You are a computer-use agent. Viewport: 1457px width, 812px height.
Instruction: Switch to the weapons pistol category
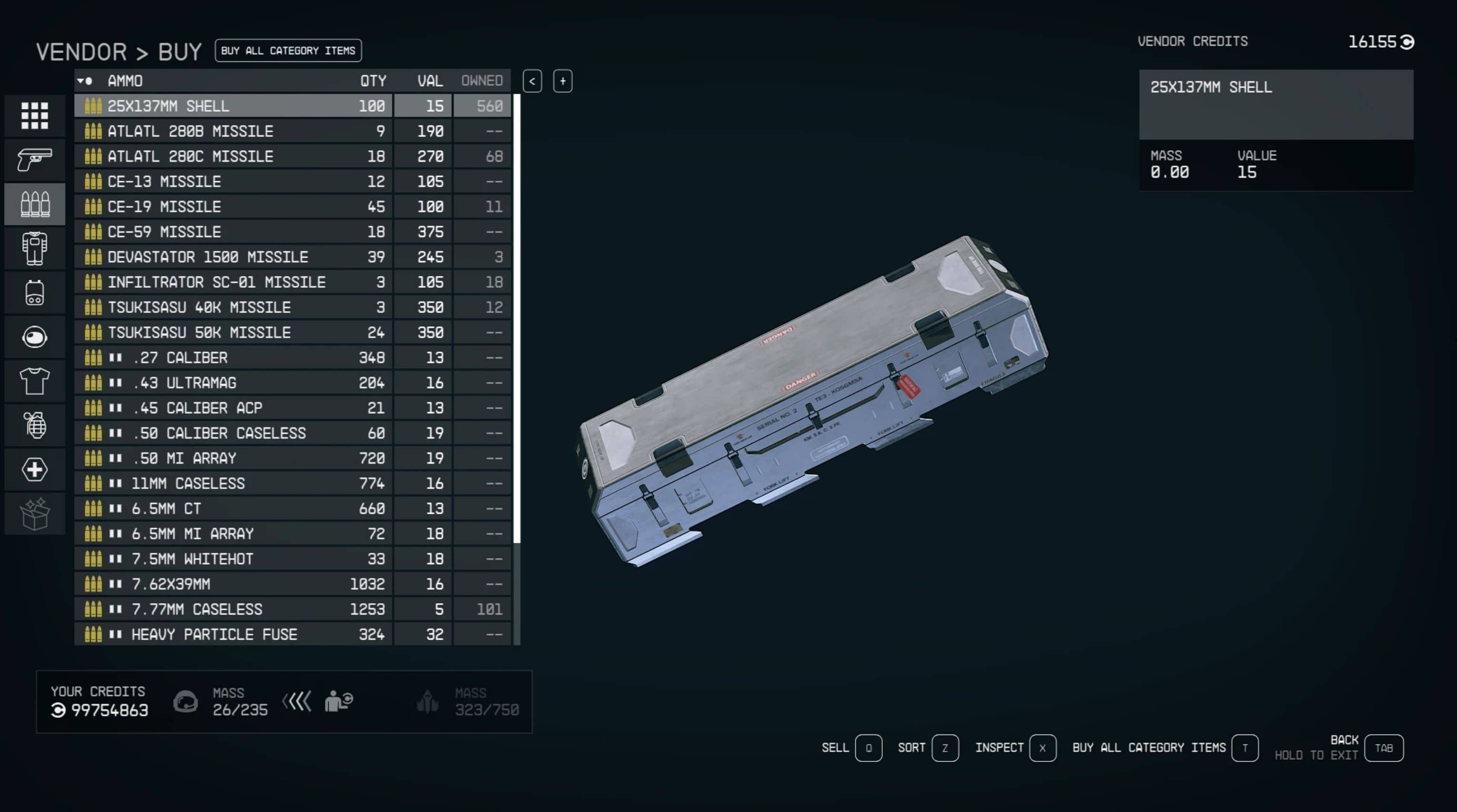click(x=35, y=160)
